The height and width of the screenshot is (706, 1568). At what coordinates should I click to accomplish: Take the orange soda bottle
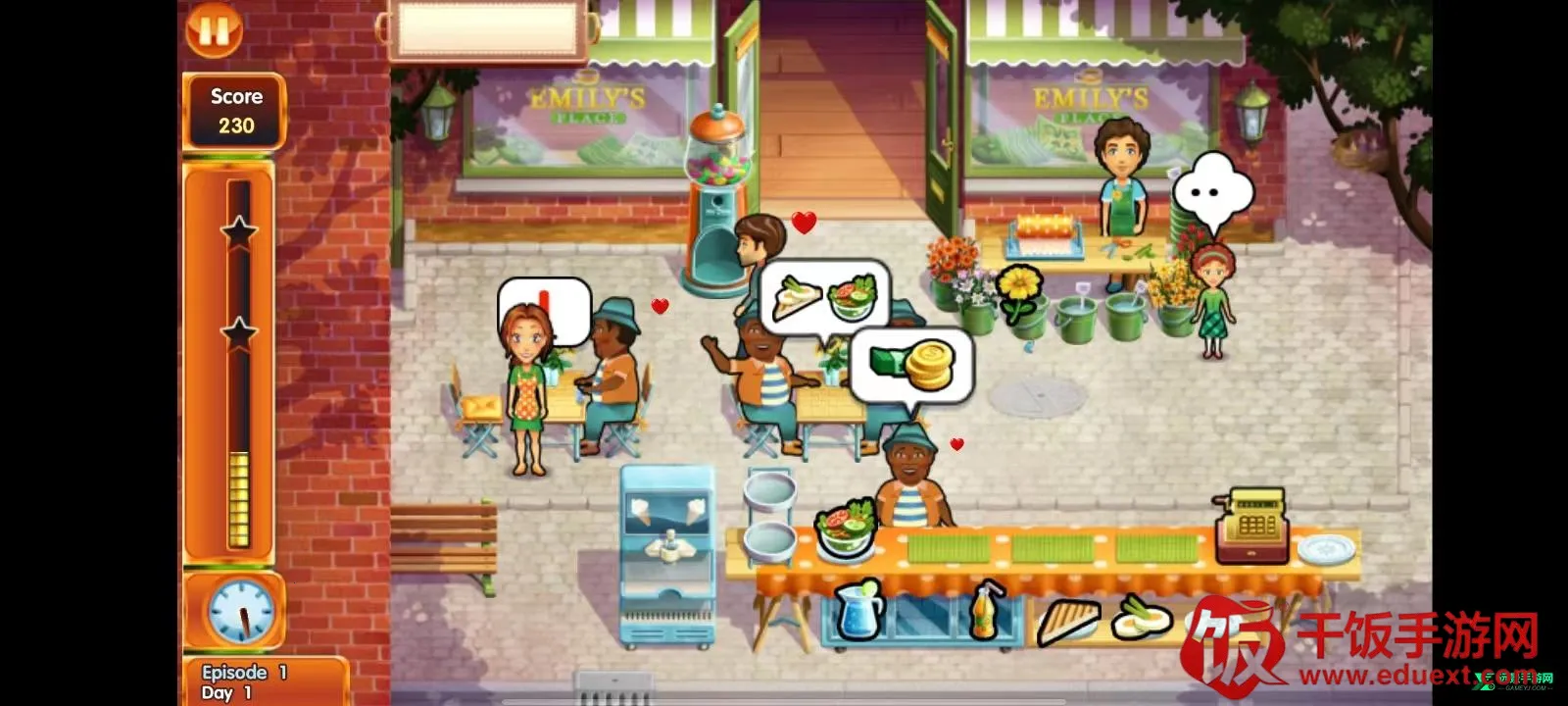986,612
